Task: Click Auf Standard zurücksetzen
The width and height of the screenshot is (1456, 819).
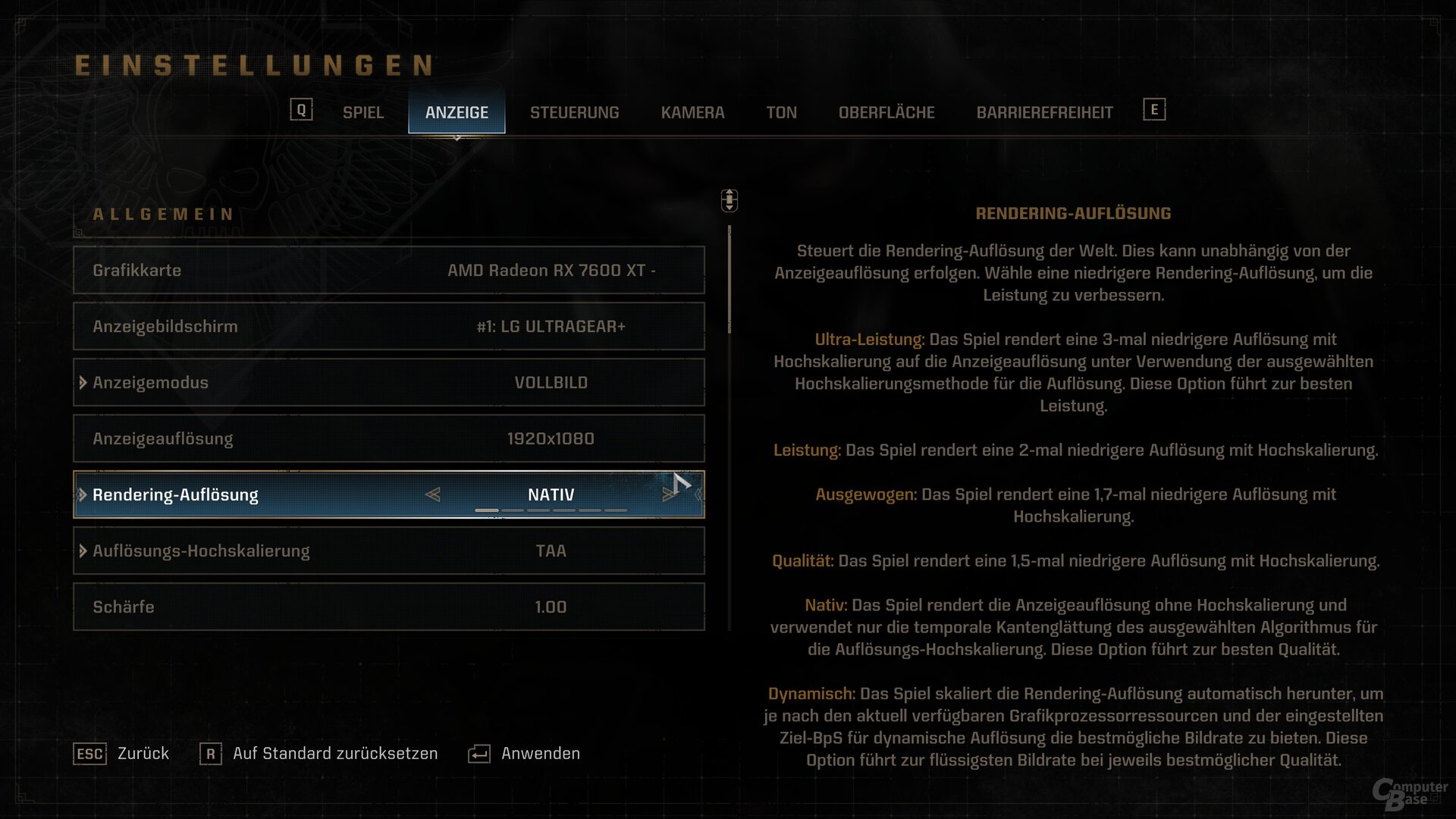Action: 319,754
